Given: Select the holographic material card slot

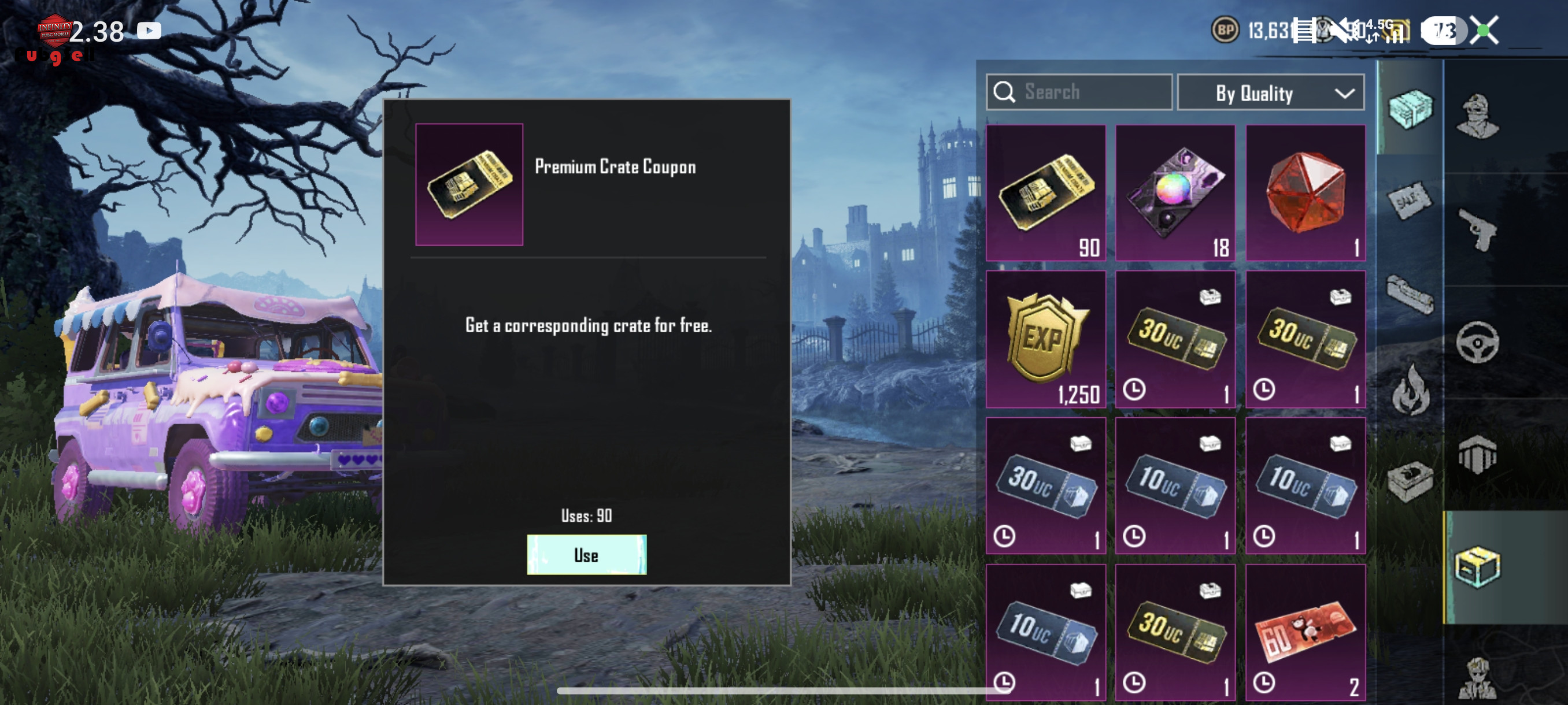Looking at the screenshot, I should [x=1175, y=193].
